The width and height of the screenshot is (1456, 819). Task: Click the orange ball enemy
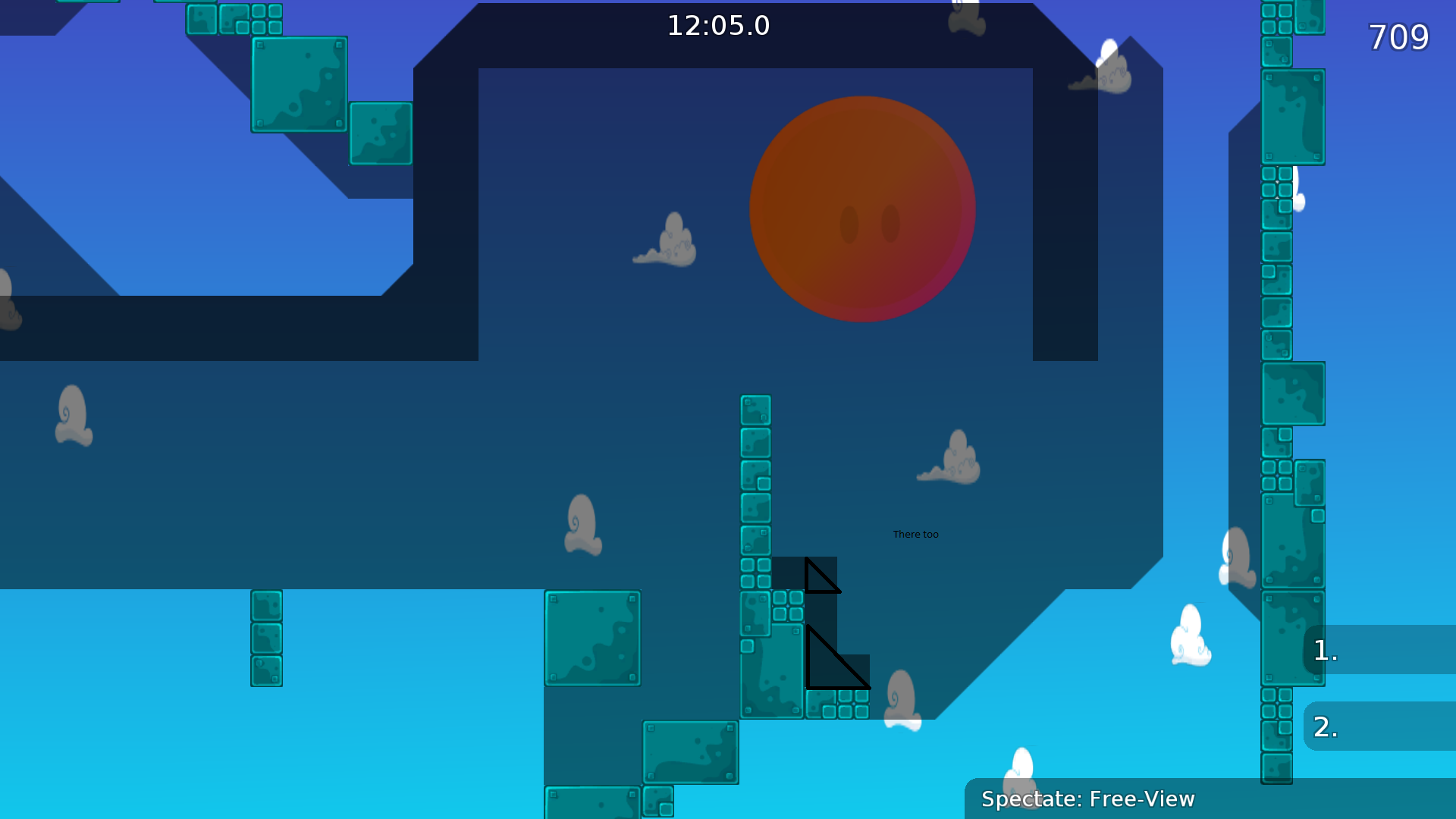tap(862, 209)
